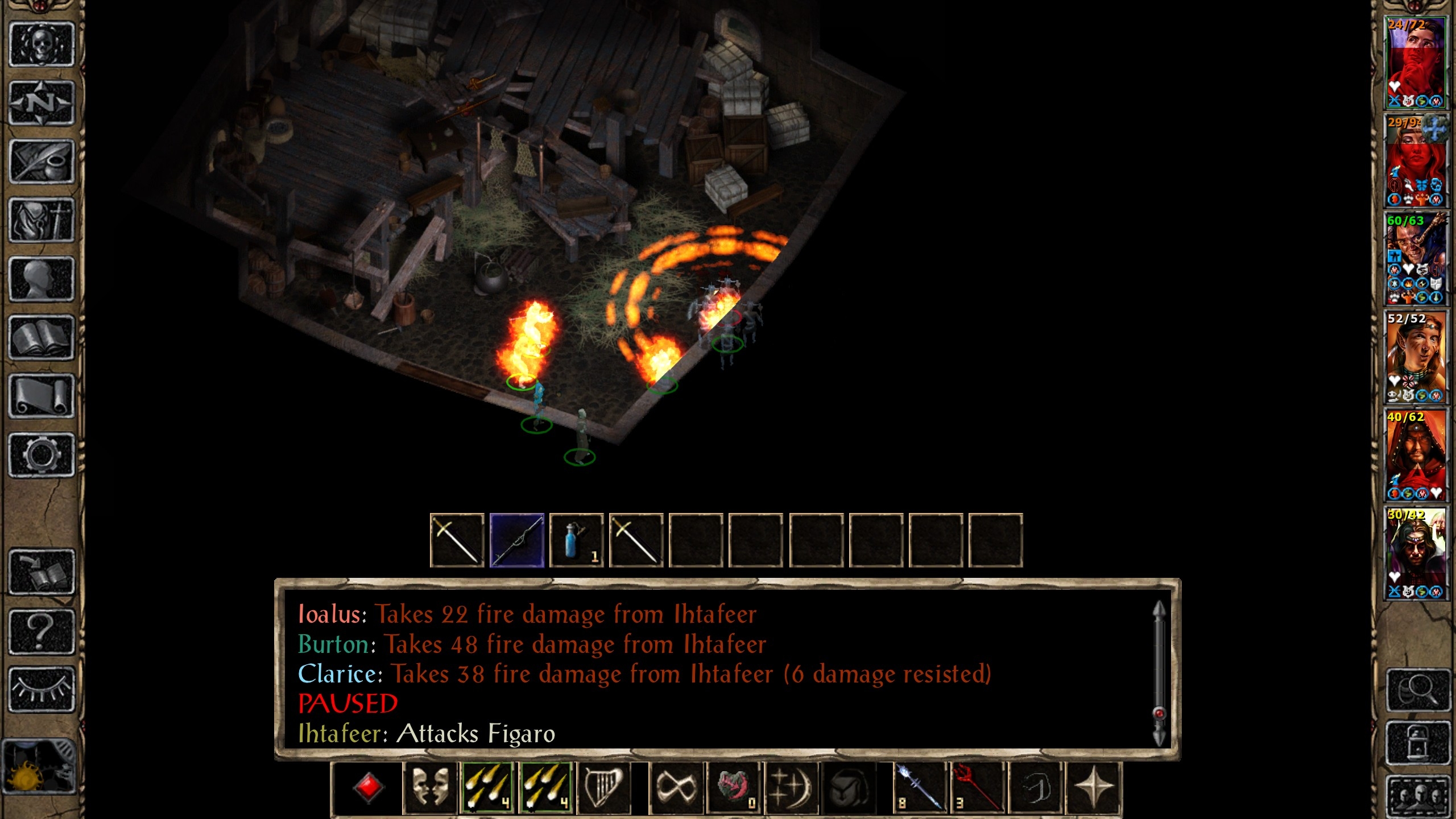
Task: Open the area map with the compass button
Action: coord(42,103)
